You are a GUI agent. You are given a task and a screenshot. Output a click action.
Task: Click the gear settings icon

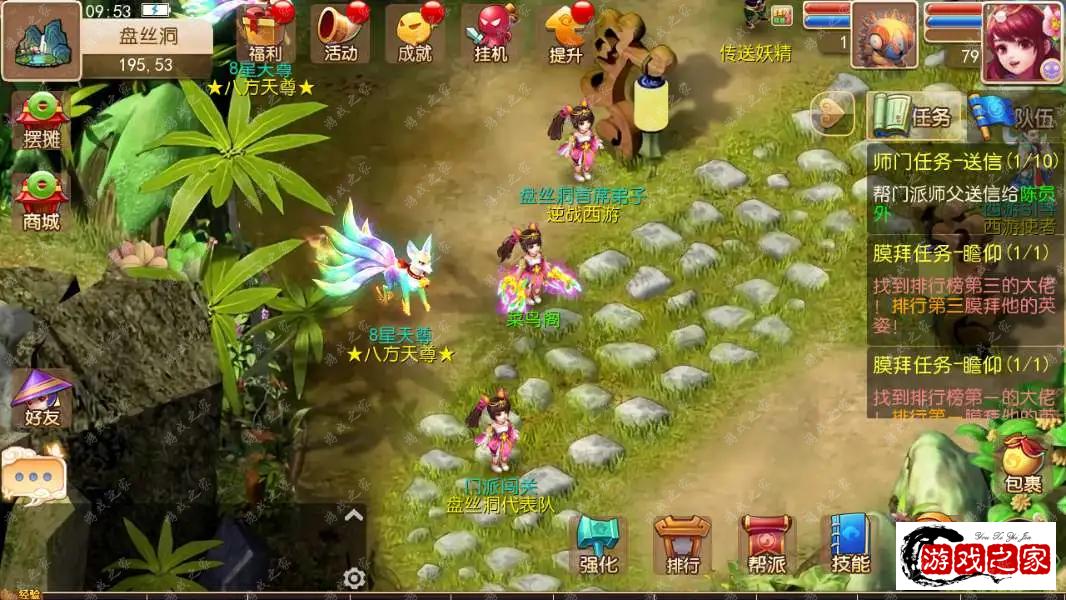click(x=354, y=578)
